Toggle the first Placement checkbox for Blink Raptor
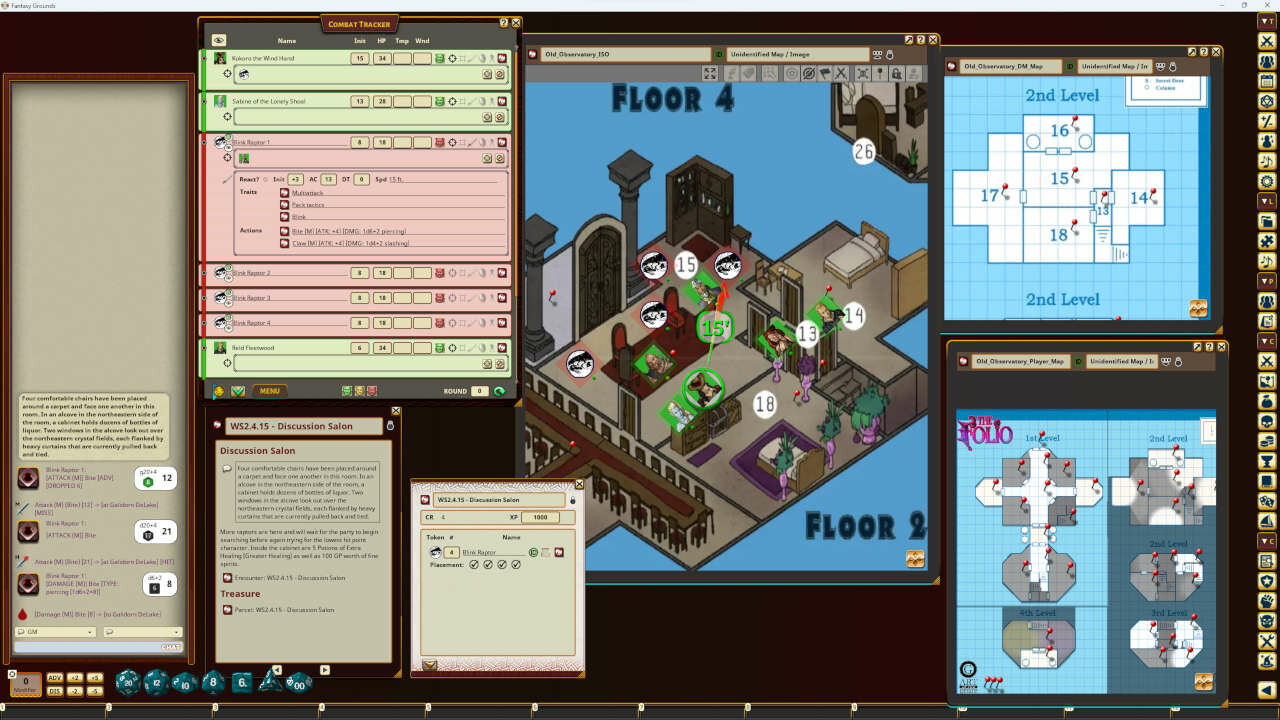This screenshot has width=1280, height=720. pyautogui.click(x=474, y=564)
